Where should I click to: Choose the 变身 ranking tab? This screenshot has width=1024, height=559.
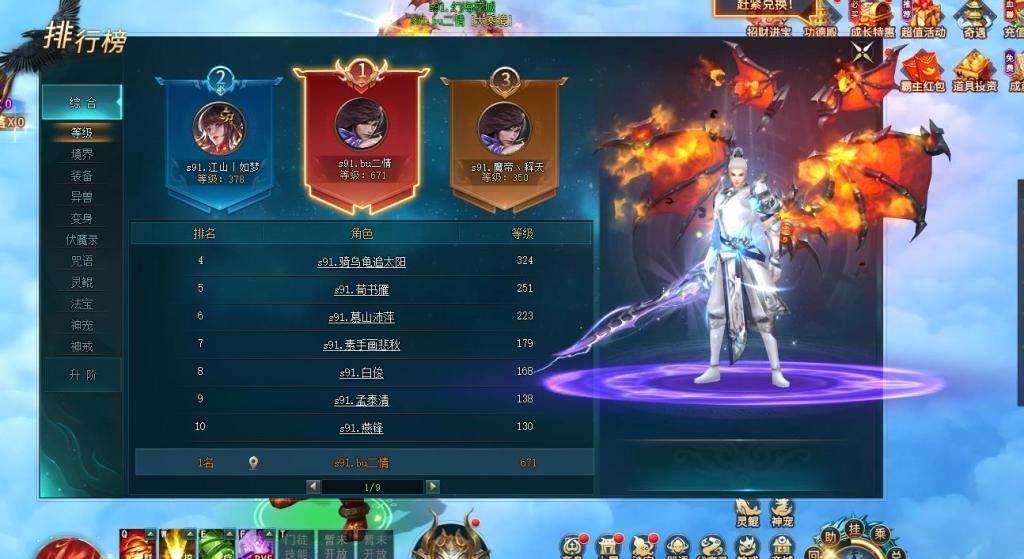tap(82, 218)
